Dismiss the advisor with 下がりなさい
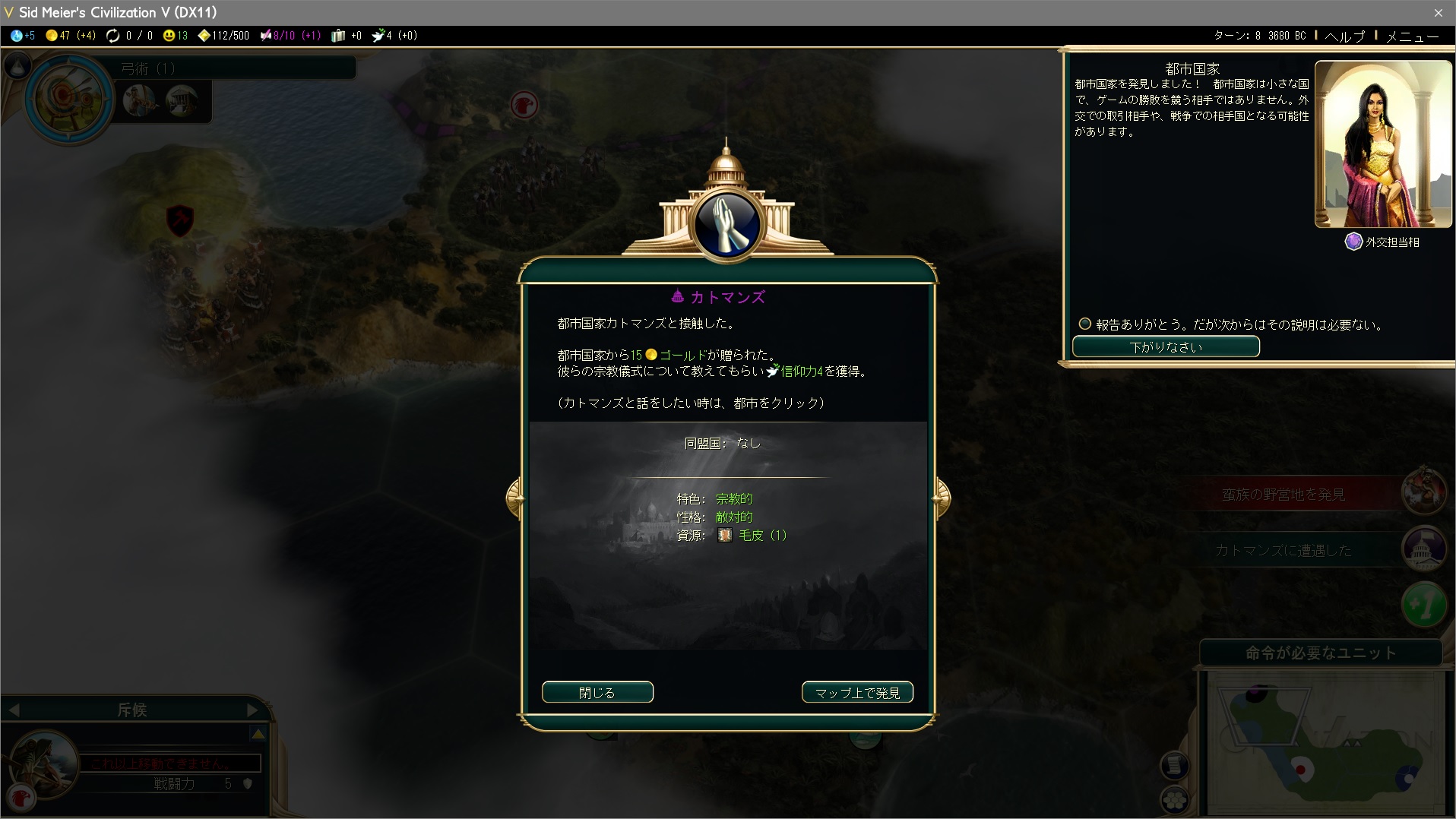 pyautogui.click(x=1166, y=346)
